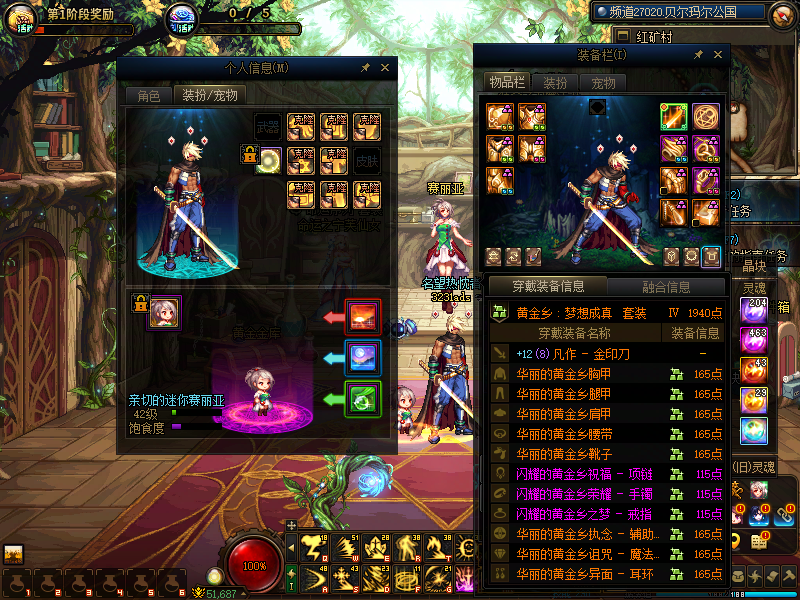Show the 融合信息 fusion info tab

(665, 287)
